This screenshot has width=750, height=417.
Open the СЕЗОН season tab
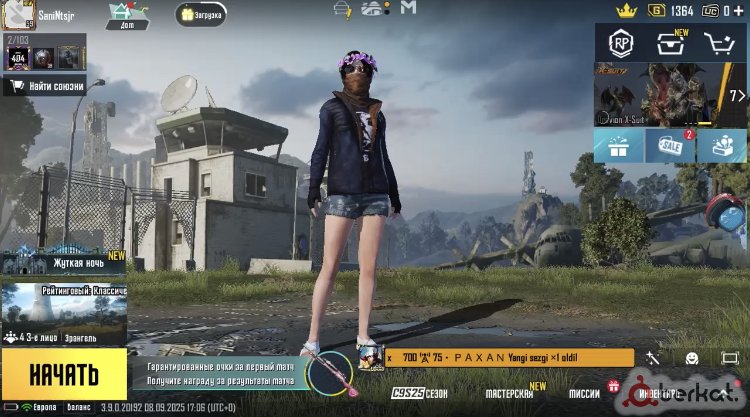click(x=421, y=393)
